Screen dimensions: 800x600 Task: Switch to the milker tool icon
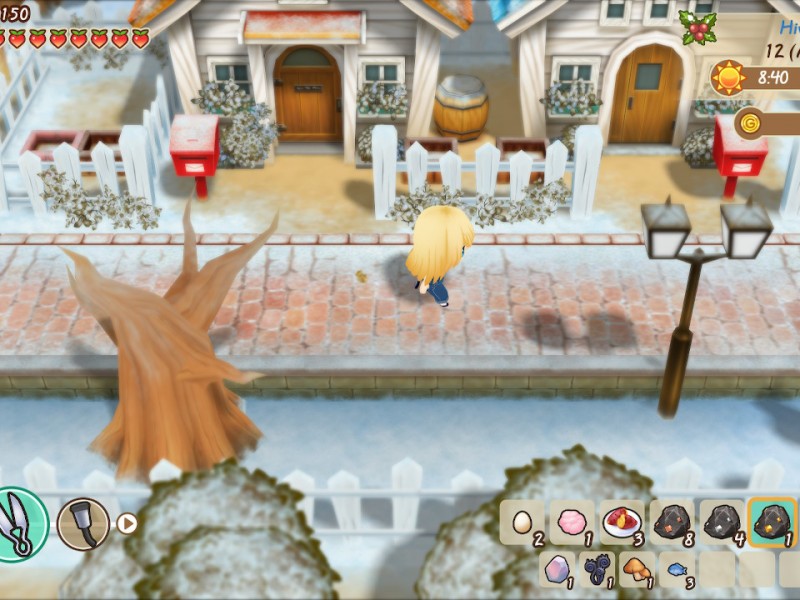point(82,523)
